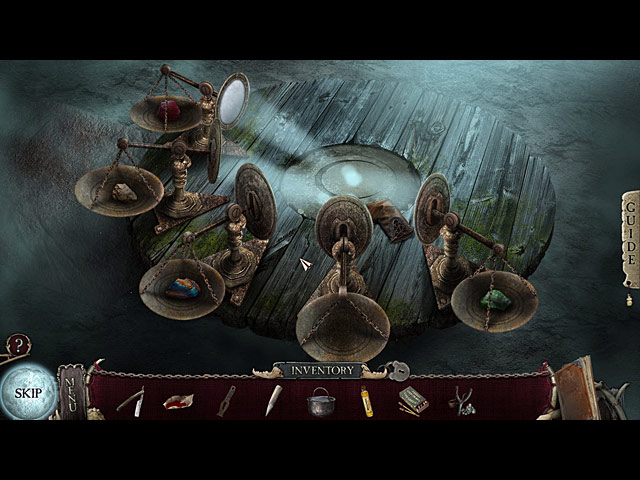
Task: Choose the blue and orange stone
Action: point(182,288)
